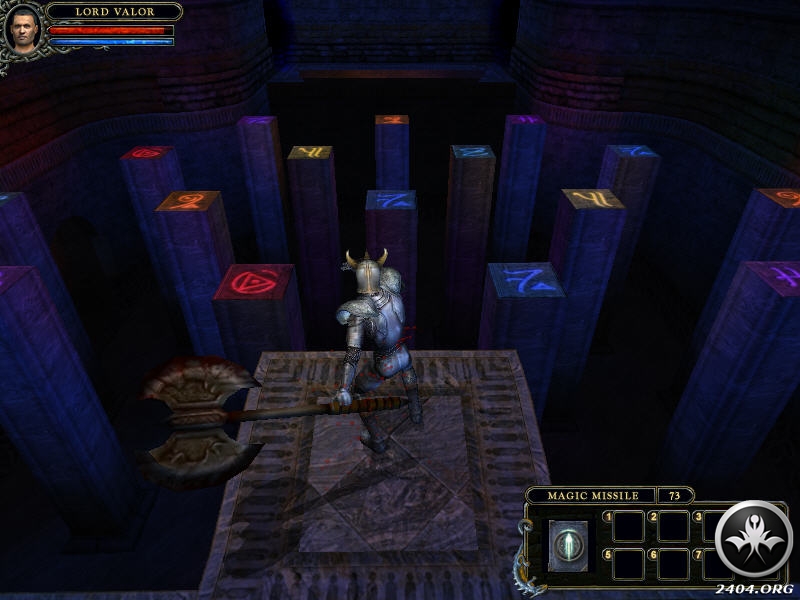Select quick slot number 1
Screen dimensions: 800x600
pyautogui.click(x=628, y=525)
